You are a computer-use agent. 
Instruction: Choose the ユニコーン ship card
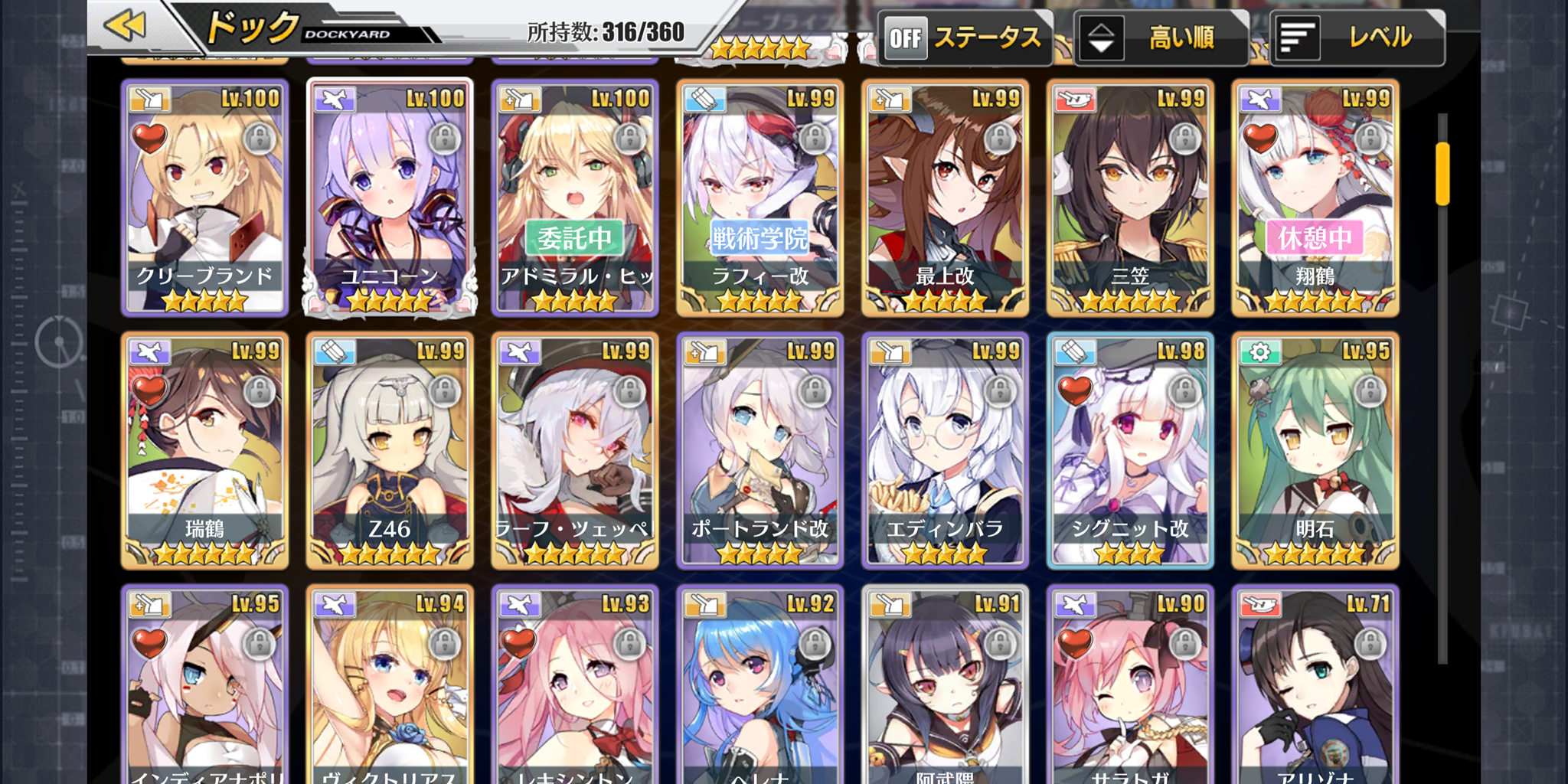(x=390, y=198)
